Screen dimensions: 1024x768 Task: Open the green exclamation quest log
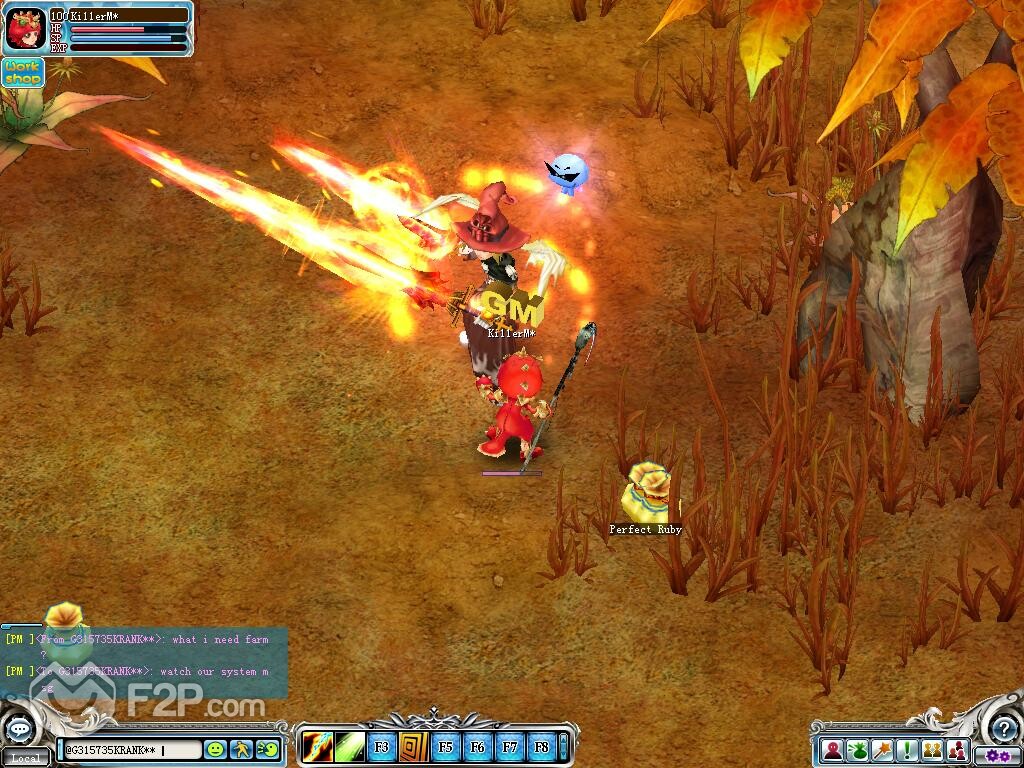click(907, 749)
